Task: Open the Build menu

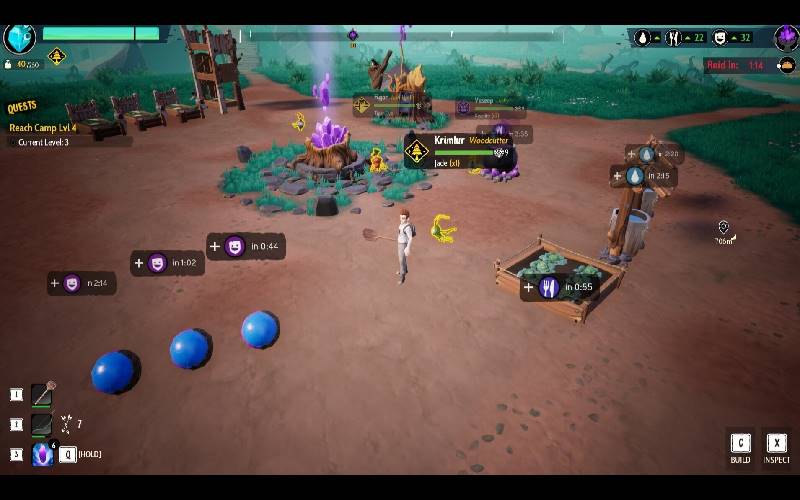Action: pyautogui.click(x=740, y=448)
